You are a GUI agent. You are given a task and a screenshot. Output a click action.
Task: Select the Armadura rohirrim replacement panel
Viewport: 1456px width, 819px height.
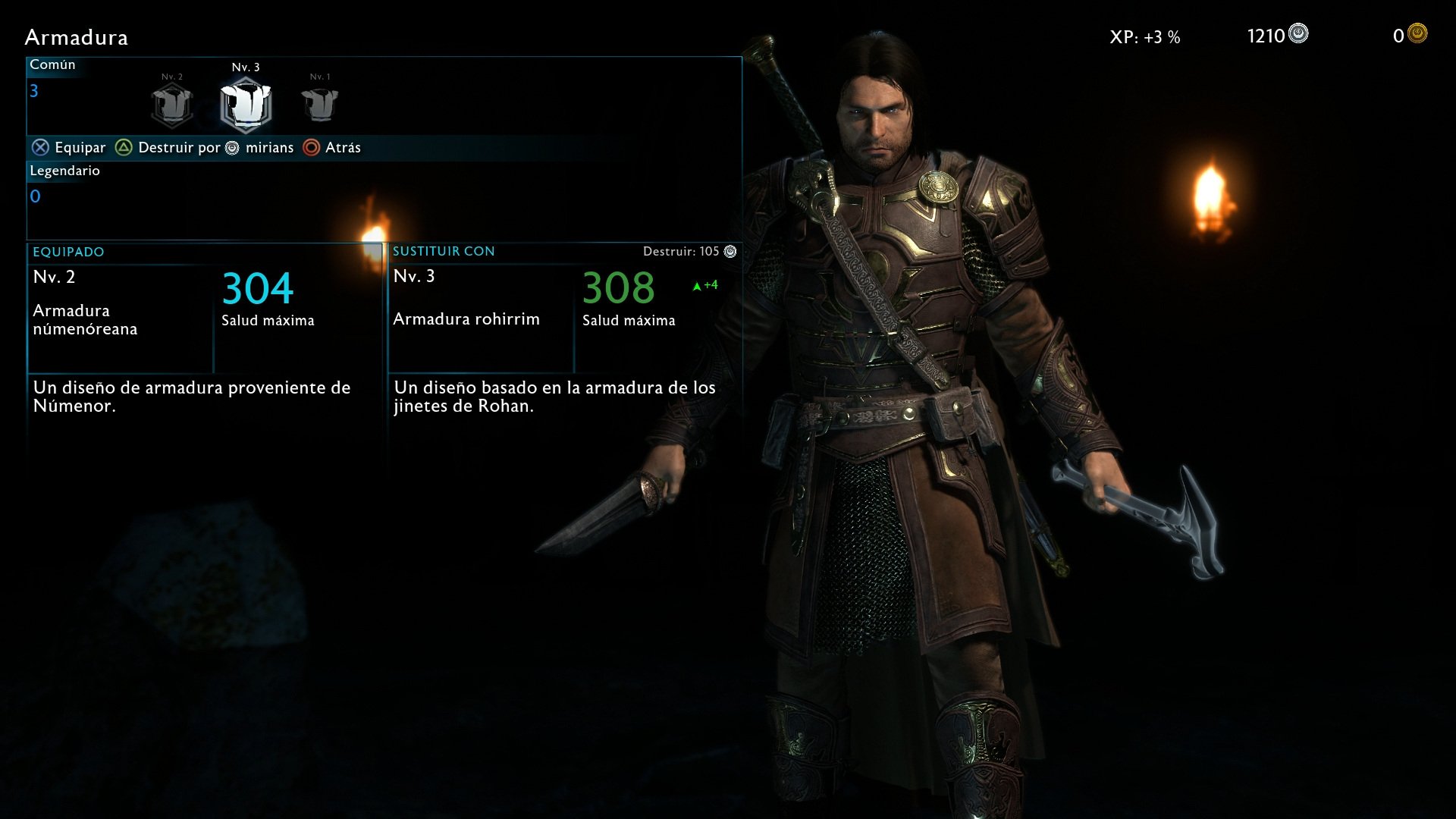point(564,318)
